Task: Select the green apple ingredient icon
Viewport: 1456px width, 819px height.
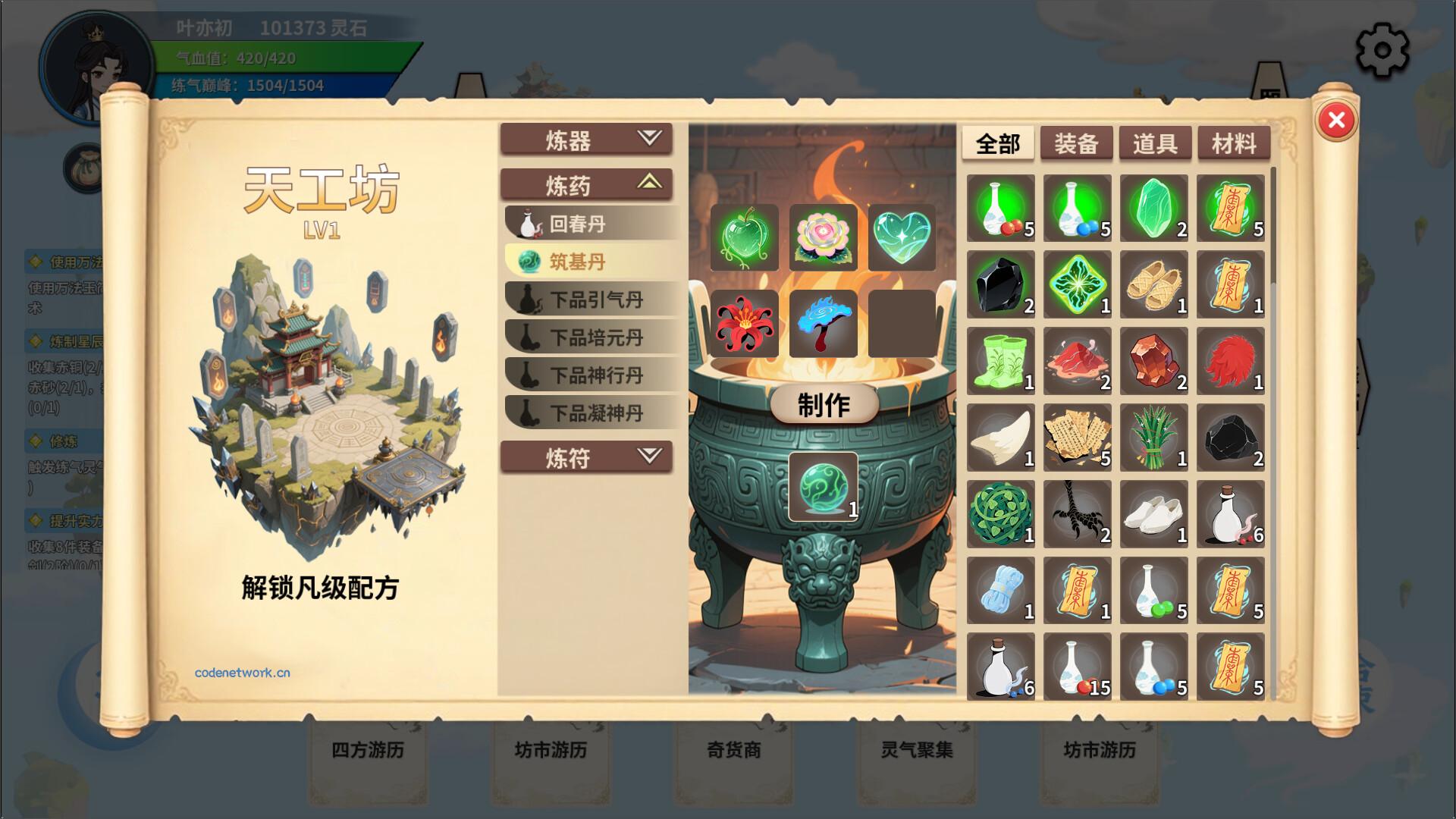Action: 743,237
